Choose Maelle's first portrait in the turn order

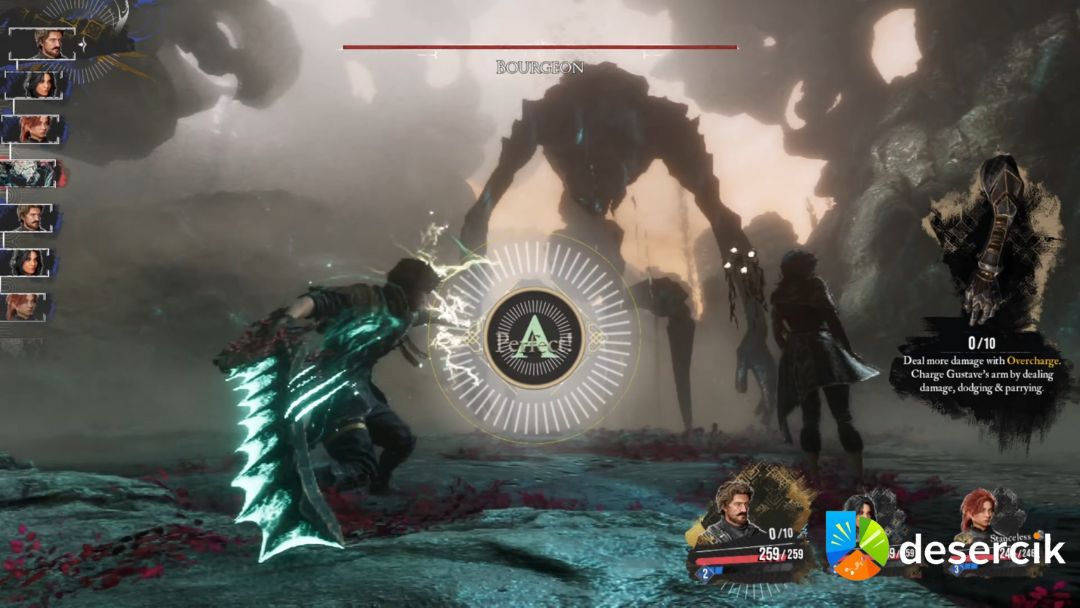(35, 129)
